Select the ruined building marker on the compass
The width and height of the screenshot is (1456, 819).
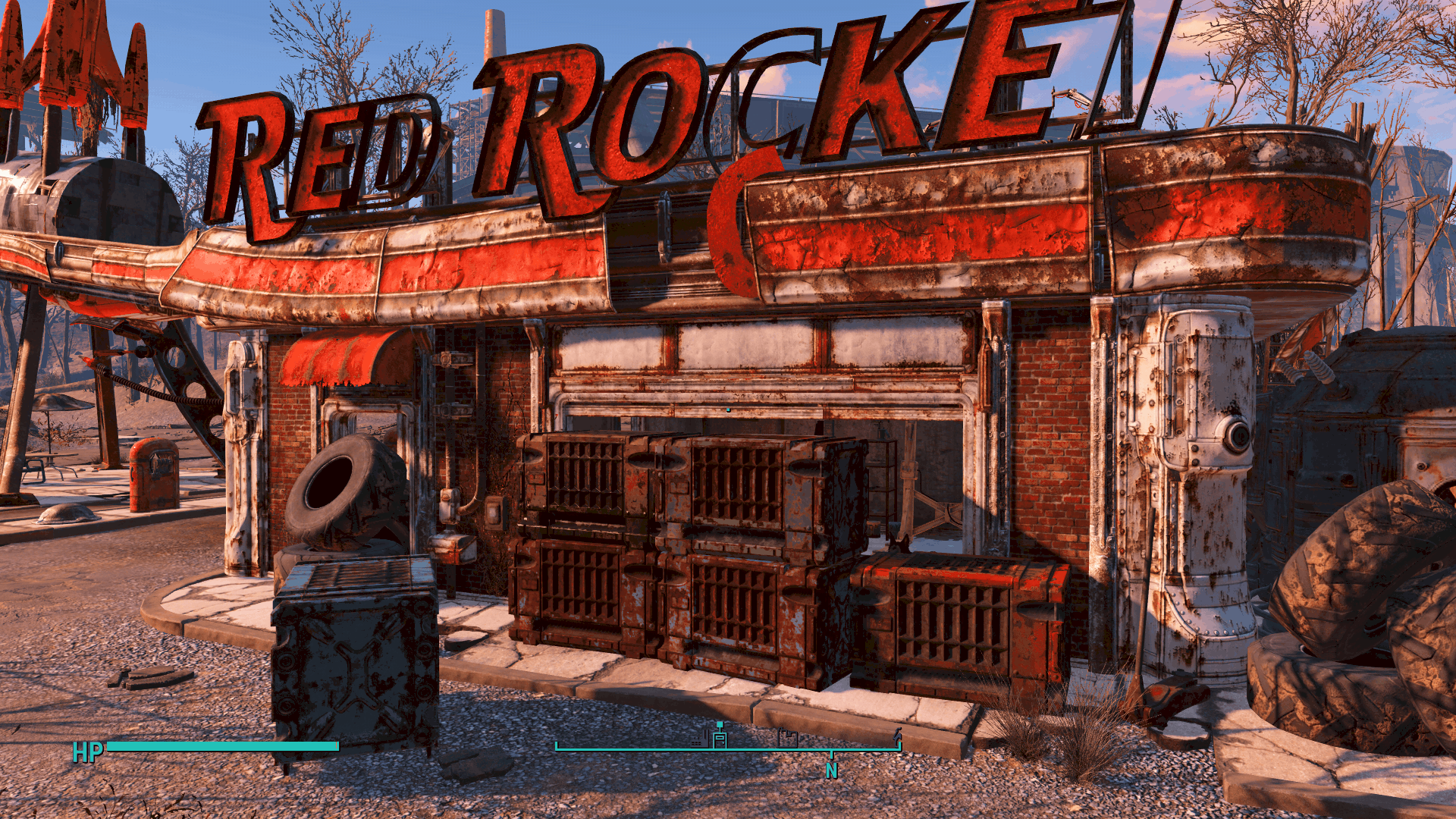pyautogui.click(x=788, y=737)
